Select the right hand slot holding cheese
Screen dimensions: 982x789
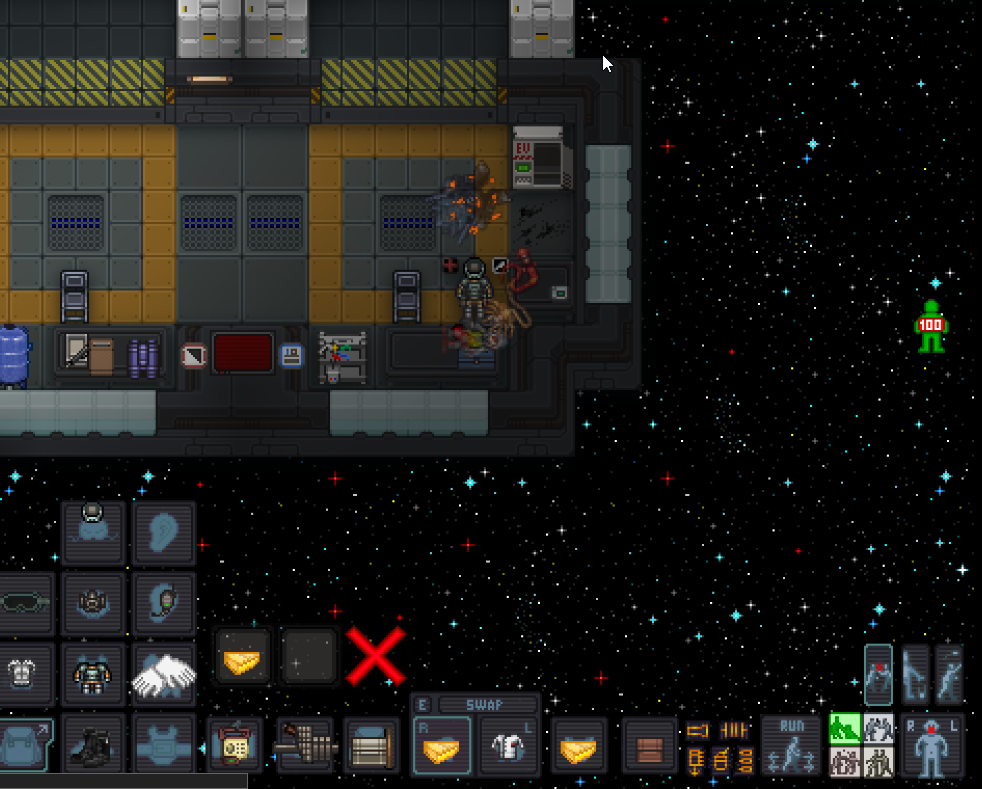[x=441, y=746]
